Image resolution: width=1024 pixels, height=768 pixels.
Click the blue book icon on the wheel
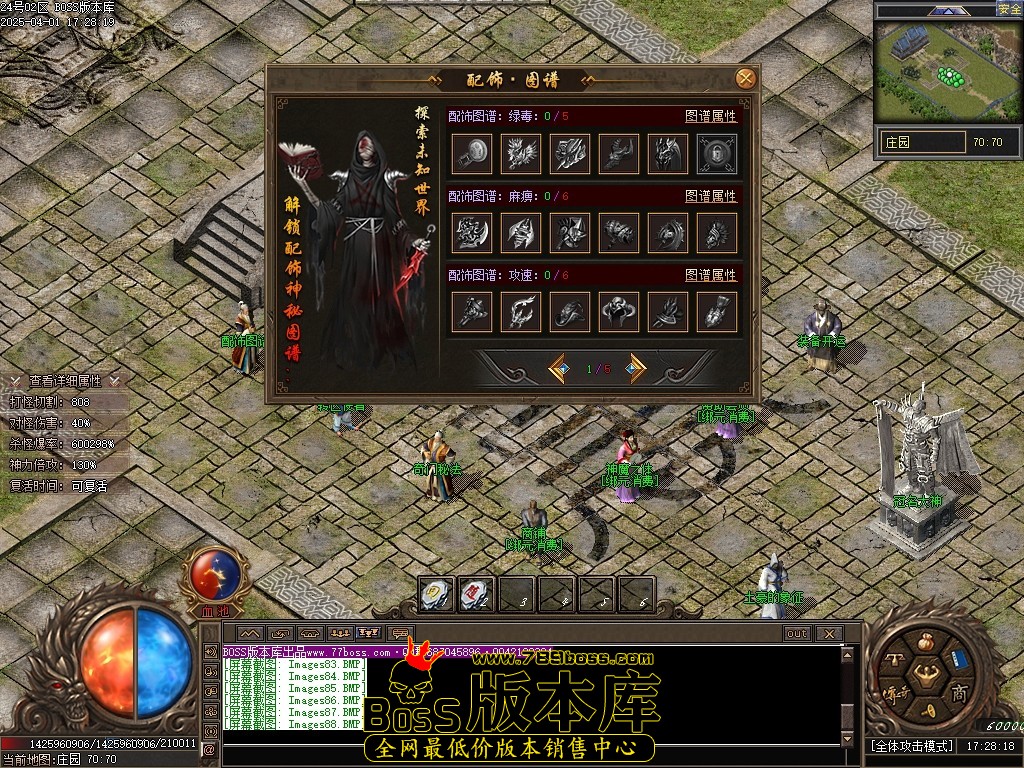[959, 660]
